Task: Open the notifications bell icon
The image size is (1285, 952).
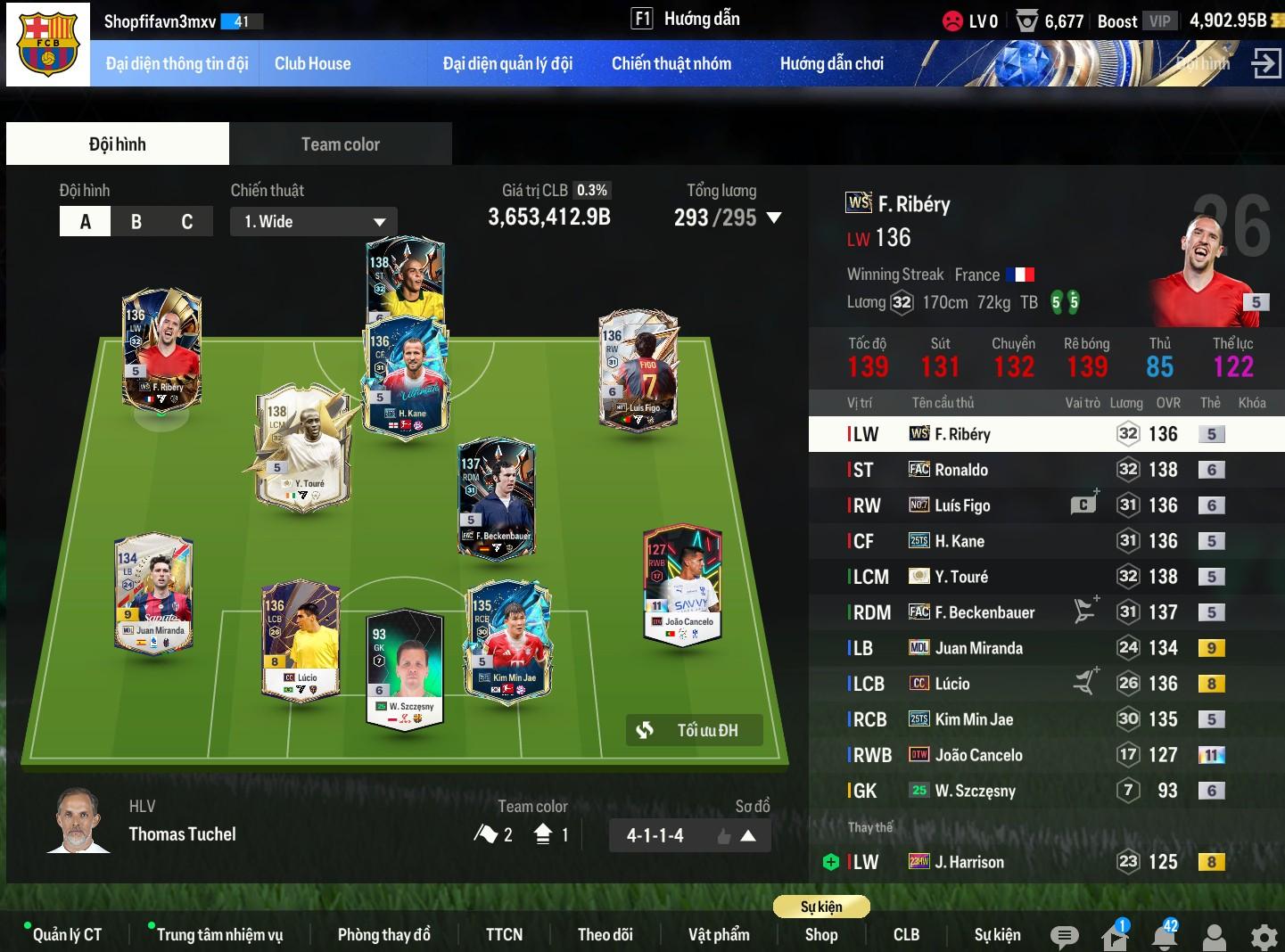Action: pyautogui.click(x=1164, y=937)
